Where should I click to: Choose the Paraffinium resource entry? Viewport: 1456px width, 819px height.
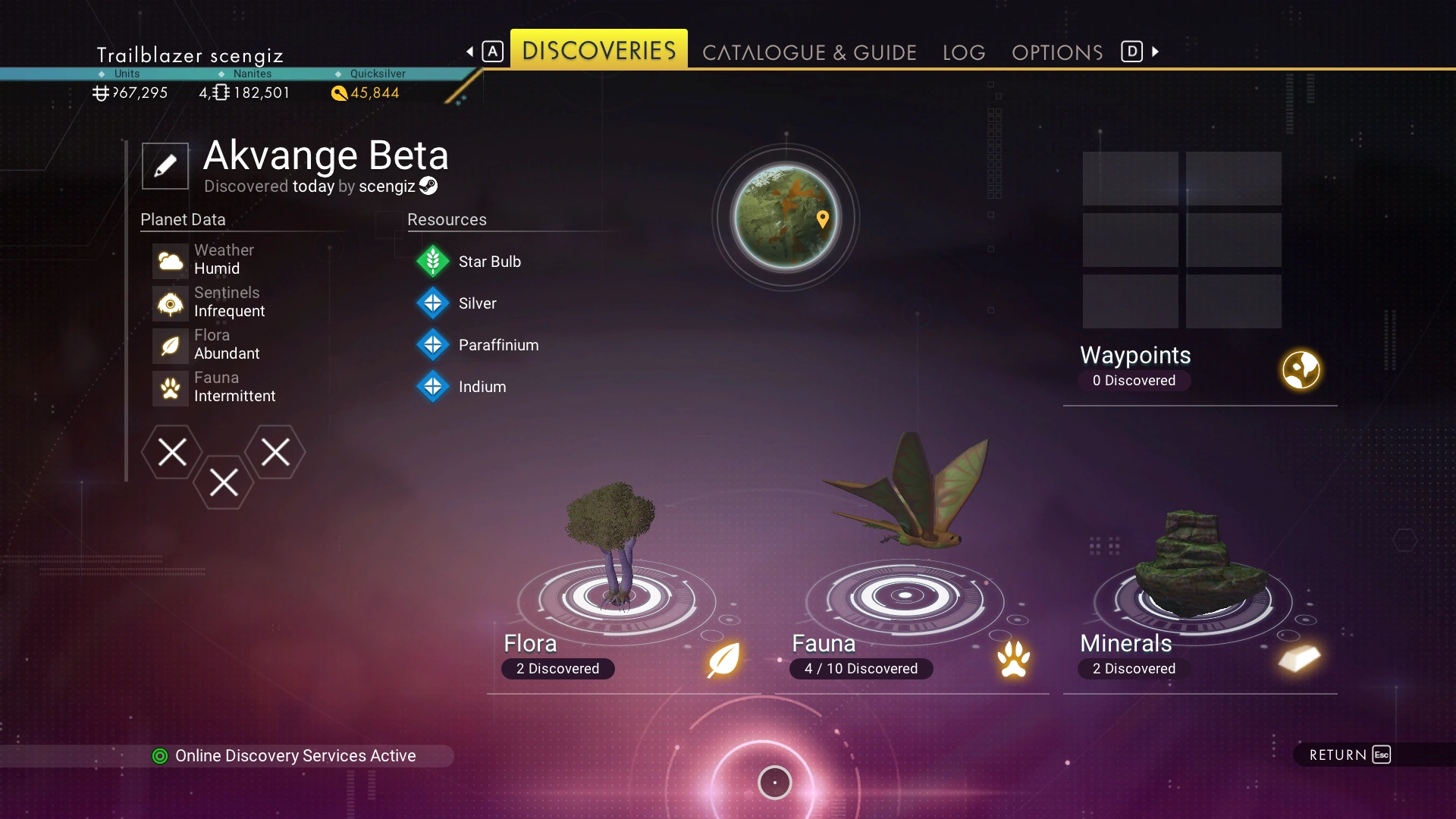(x=498, y=345)
